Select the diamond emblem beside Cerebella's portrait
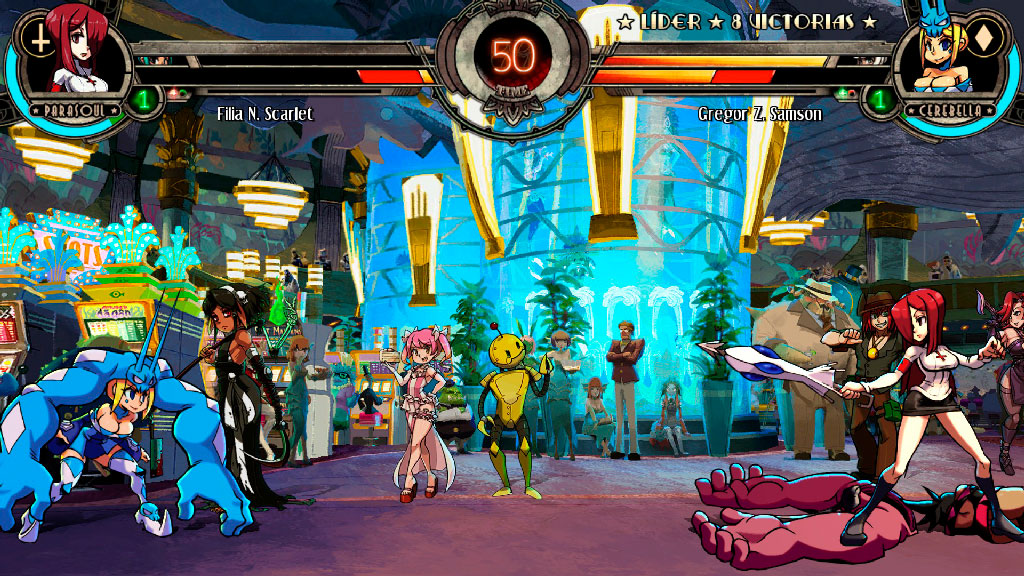 (984, 40)
